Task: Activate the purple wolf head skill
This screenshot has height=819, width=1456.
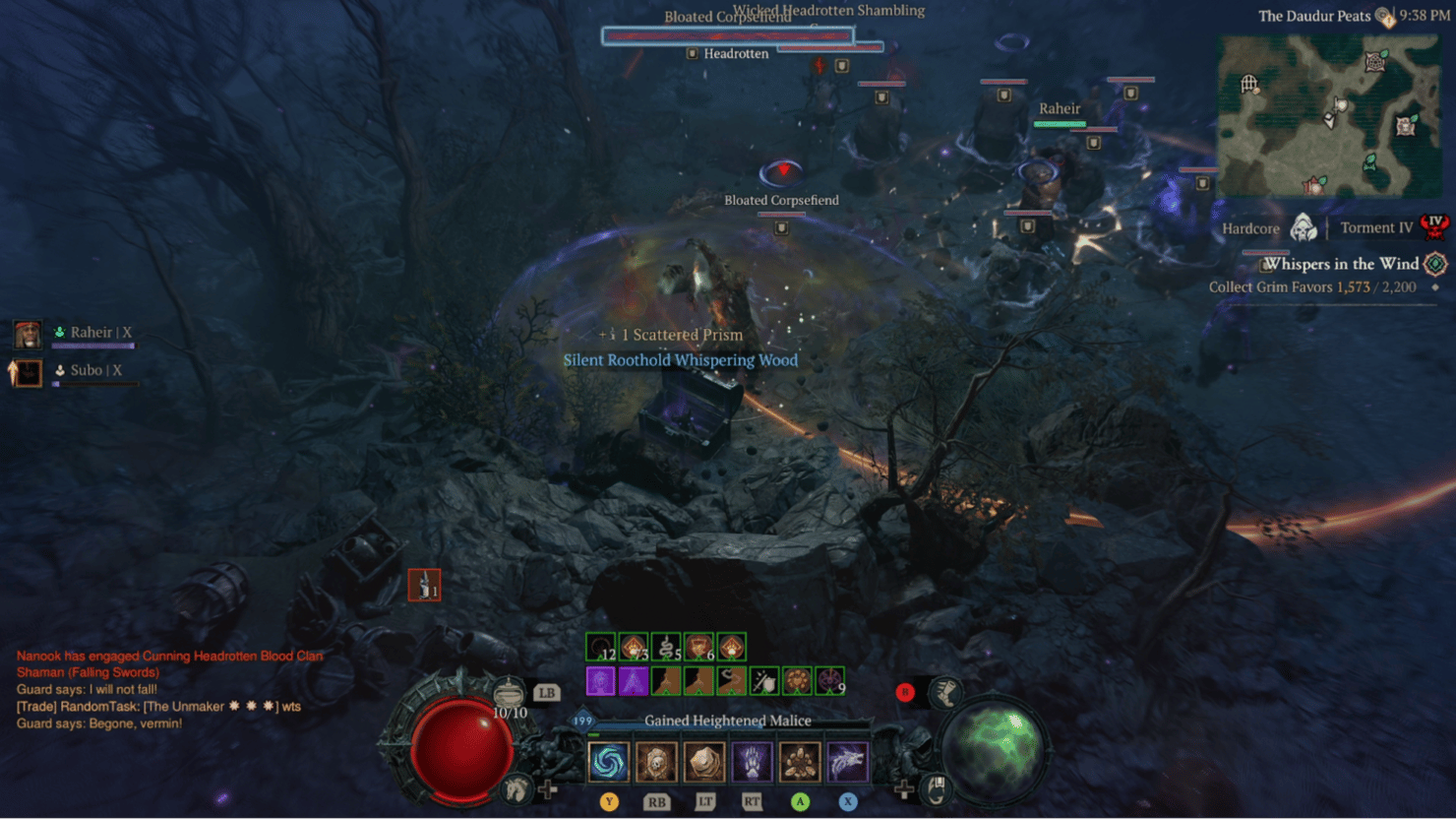Action: [847, 762]
